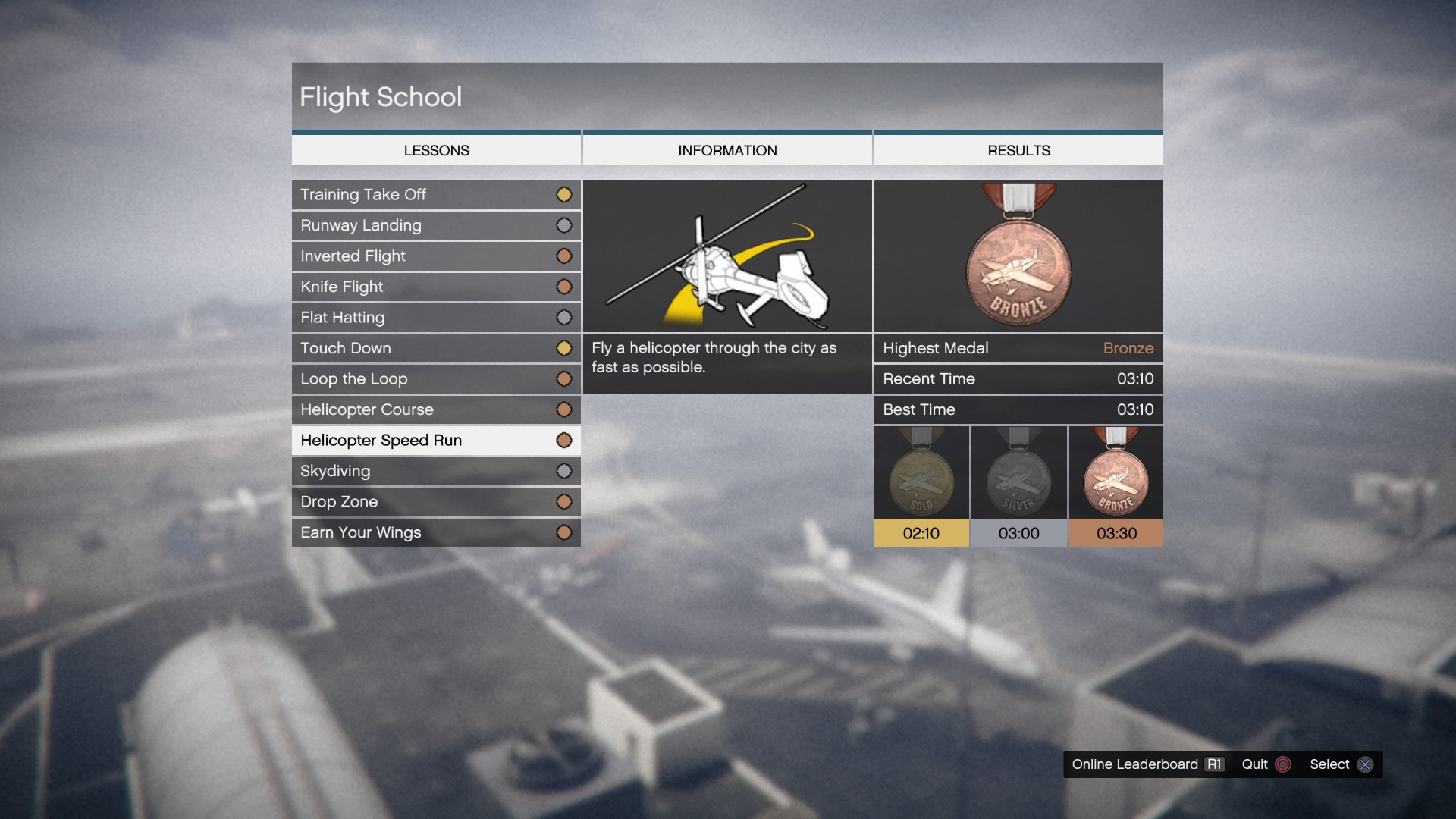This screenshot has width=1456, height=819.
Task: Click the Information column header
Action: pos(727,150)
